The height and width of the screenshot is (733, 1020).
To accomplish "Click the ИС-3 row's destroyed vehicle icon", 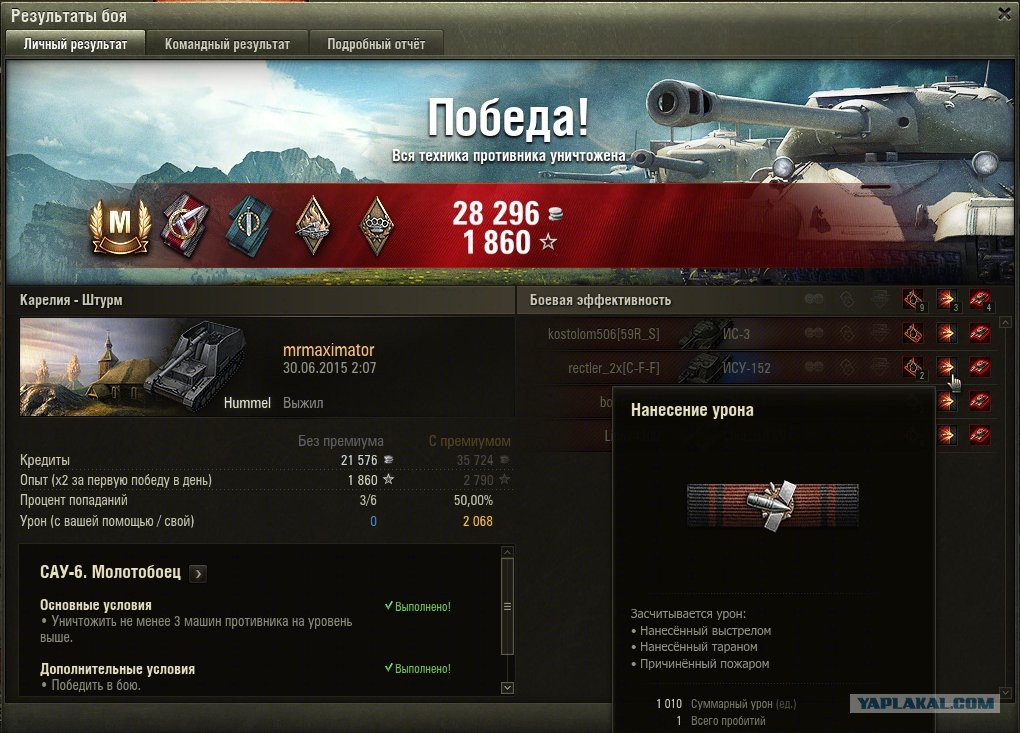I will 980,334.
